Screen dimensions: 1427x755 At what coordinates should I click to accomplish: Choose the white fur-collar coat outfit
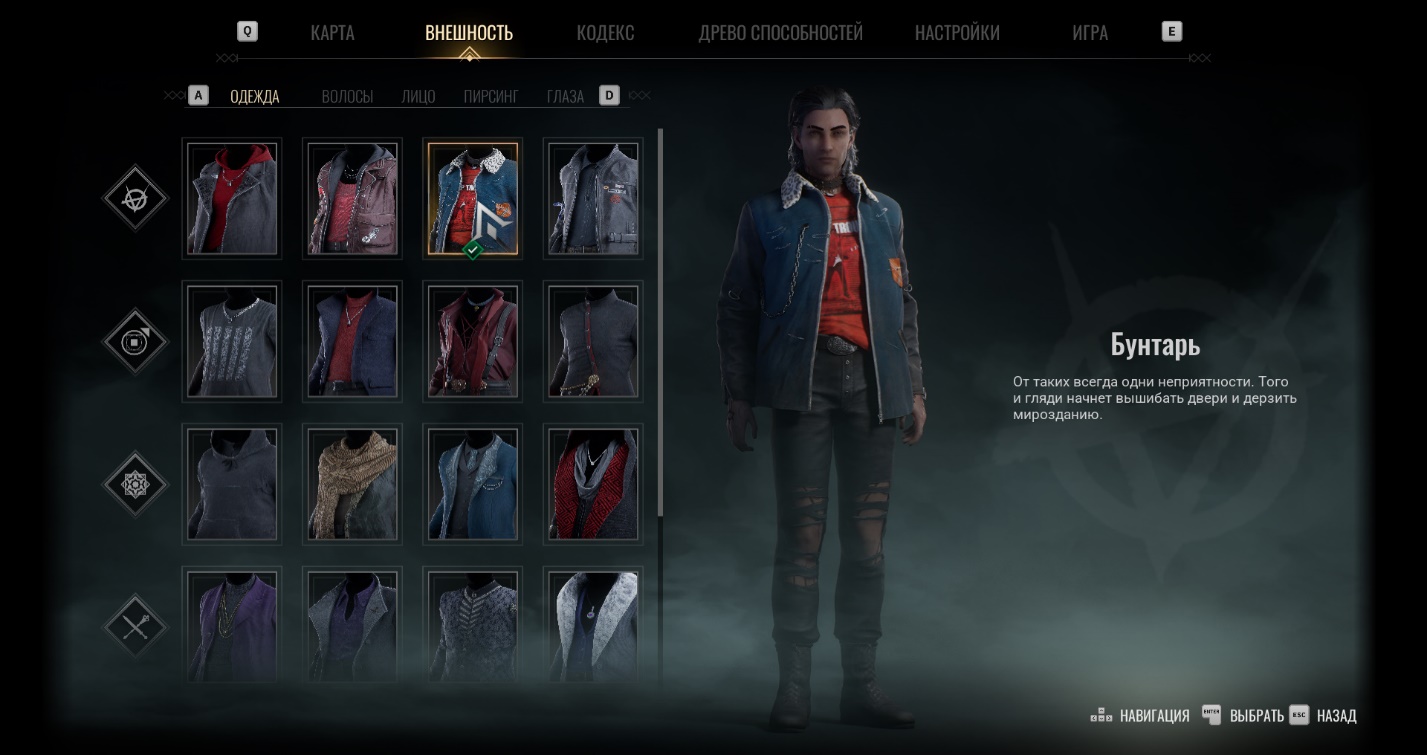coord(593,625)
